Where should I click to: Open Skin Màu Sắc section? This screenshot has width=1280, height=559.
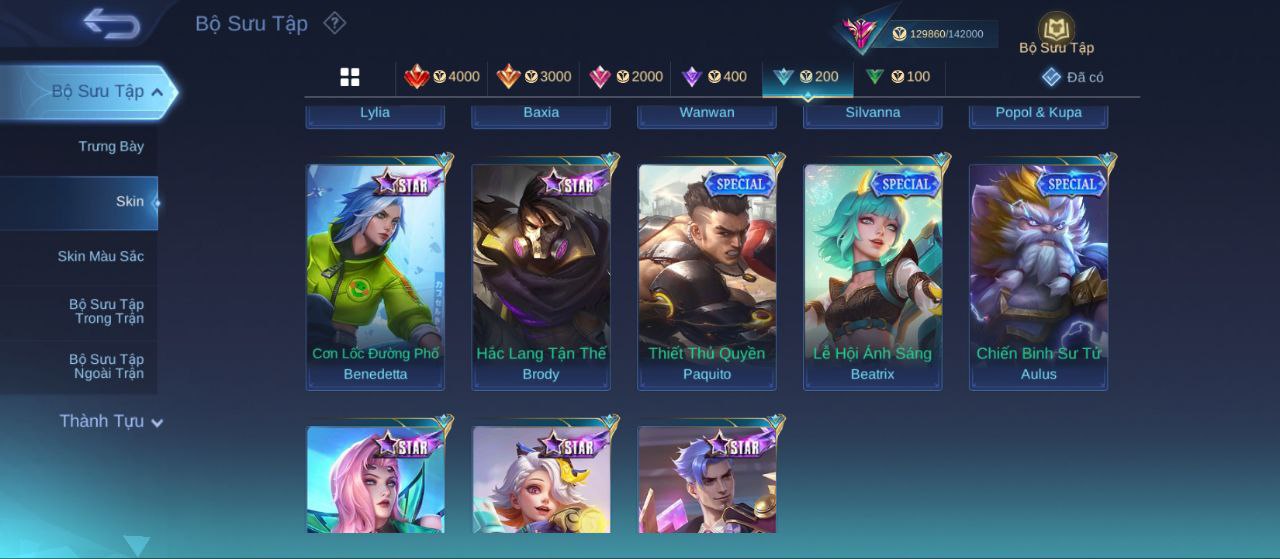click(100, 257)
